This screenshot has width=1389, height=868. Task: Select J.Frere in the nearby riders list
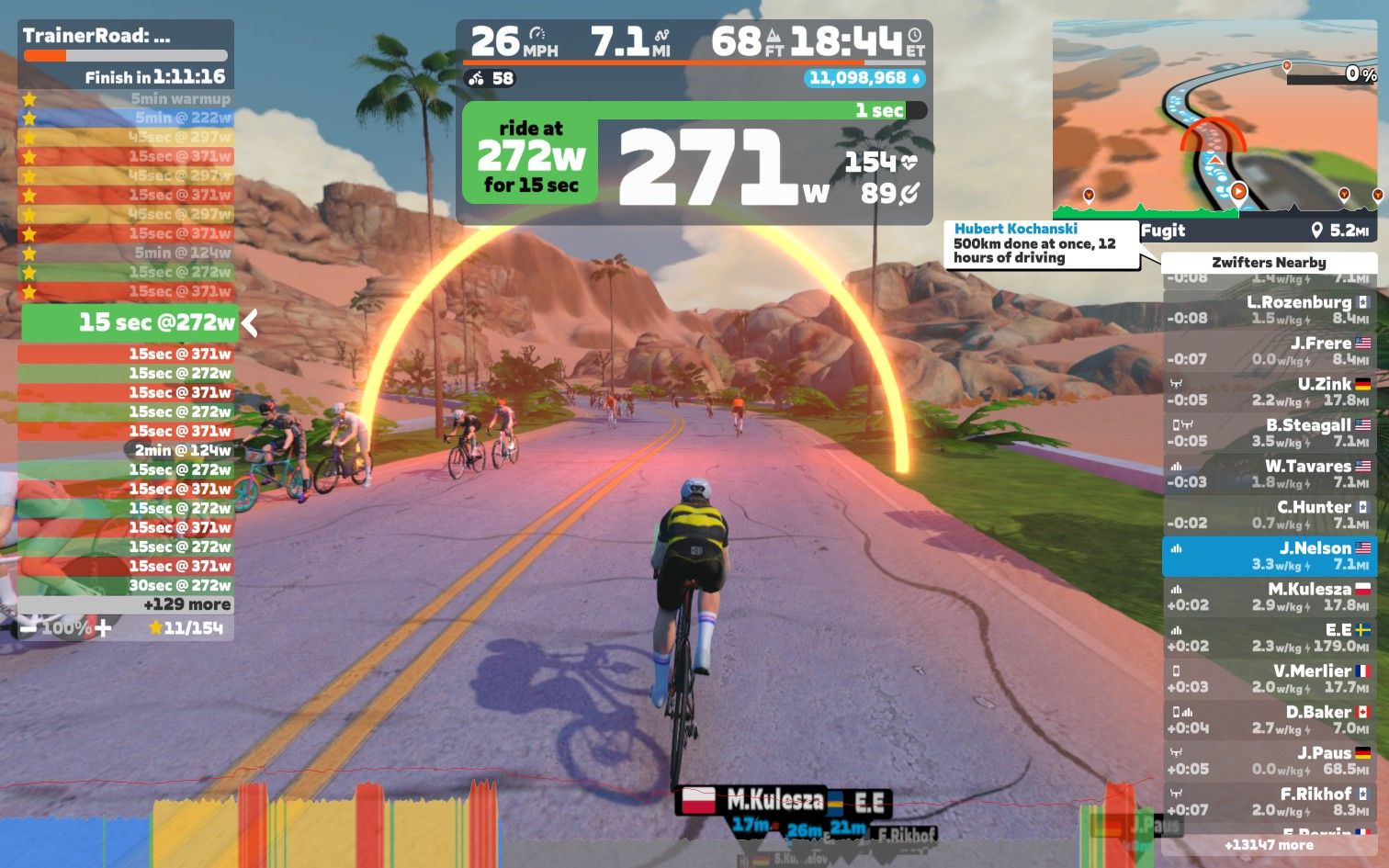pos(1269,351)
